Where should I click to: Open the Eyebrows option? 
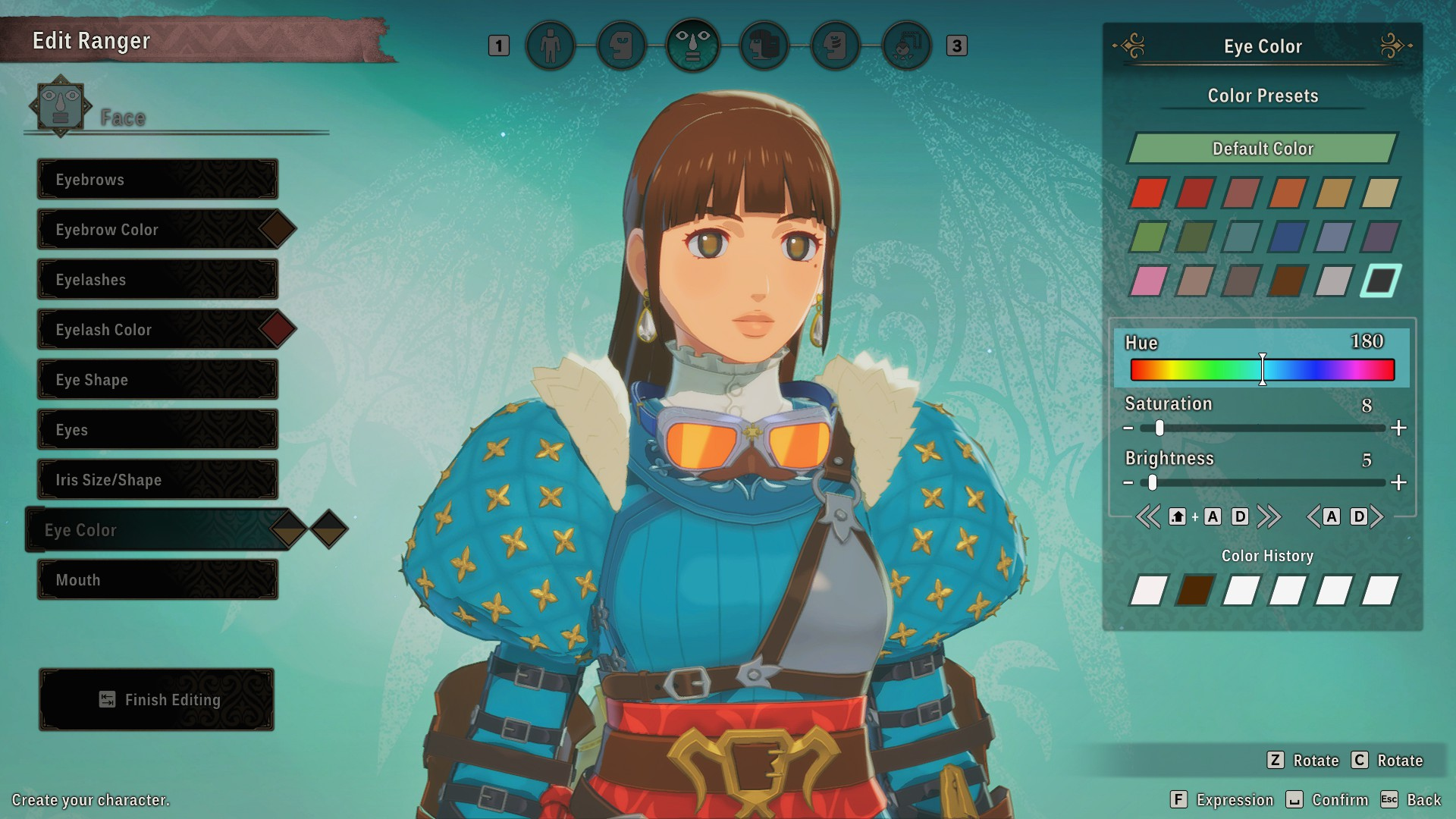coord(158,180)
